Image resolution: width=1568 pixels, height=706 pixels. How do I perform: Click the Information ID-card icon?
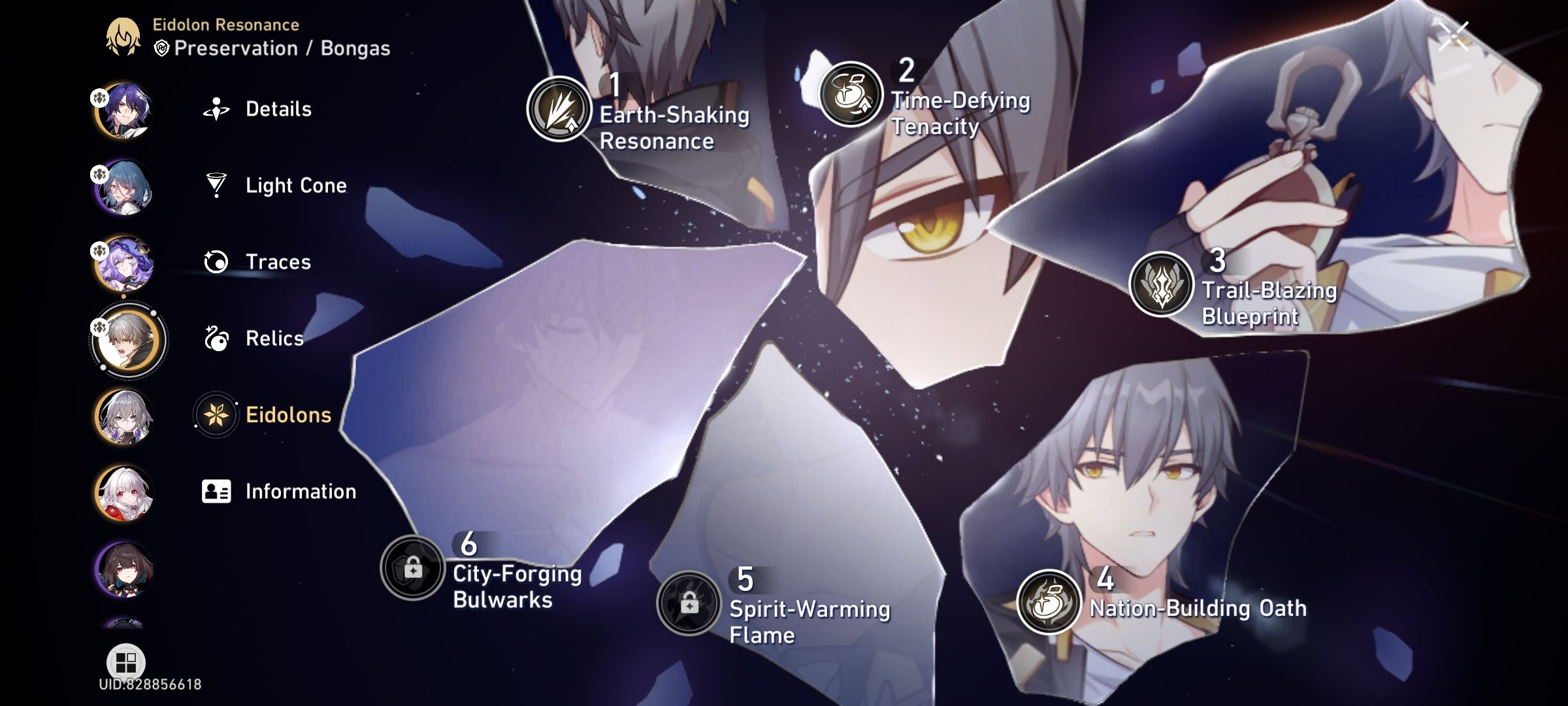tap(216, 491)
